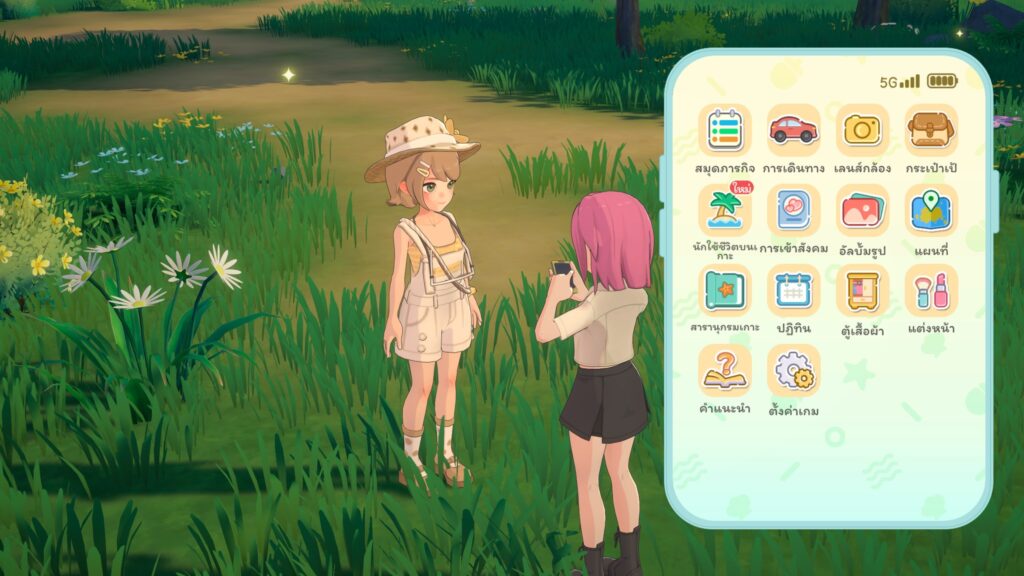Show the อัลบั้มรูป photo album
Image resolution: width=1024 pixels, height=576 pixels.
click(862, 210)
